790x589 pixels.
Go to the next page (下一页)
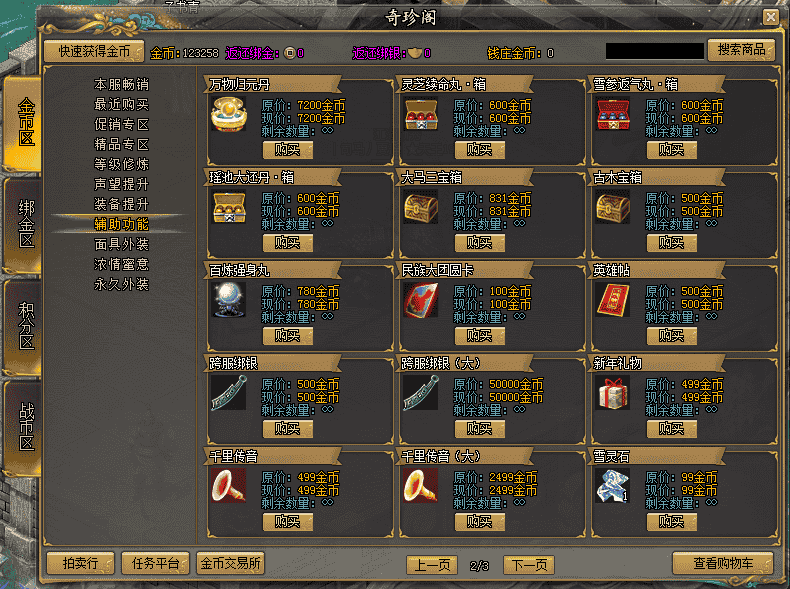(x=528, y=565)
